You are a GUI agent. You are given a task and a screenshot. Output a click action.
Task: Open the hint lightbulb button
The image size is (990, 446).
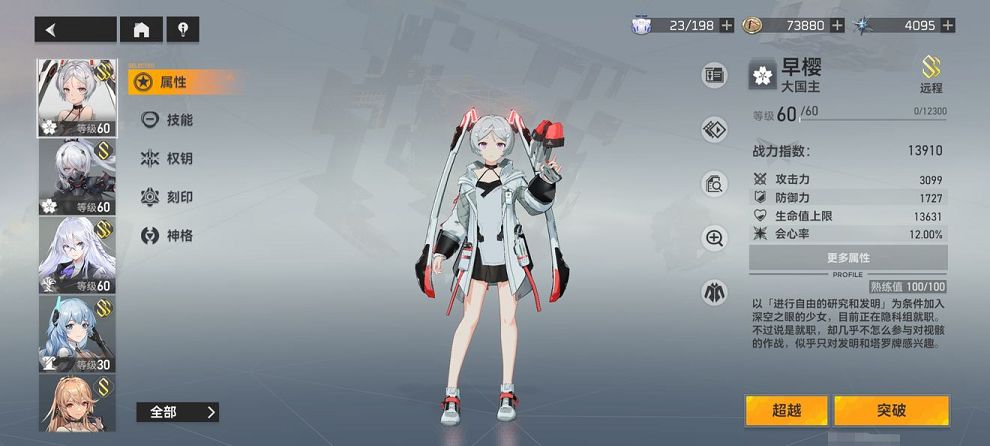click(182, 29)
